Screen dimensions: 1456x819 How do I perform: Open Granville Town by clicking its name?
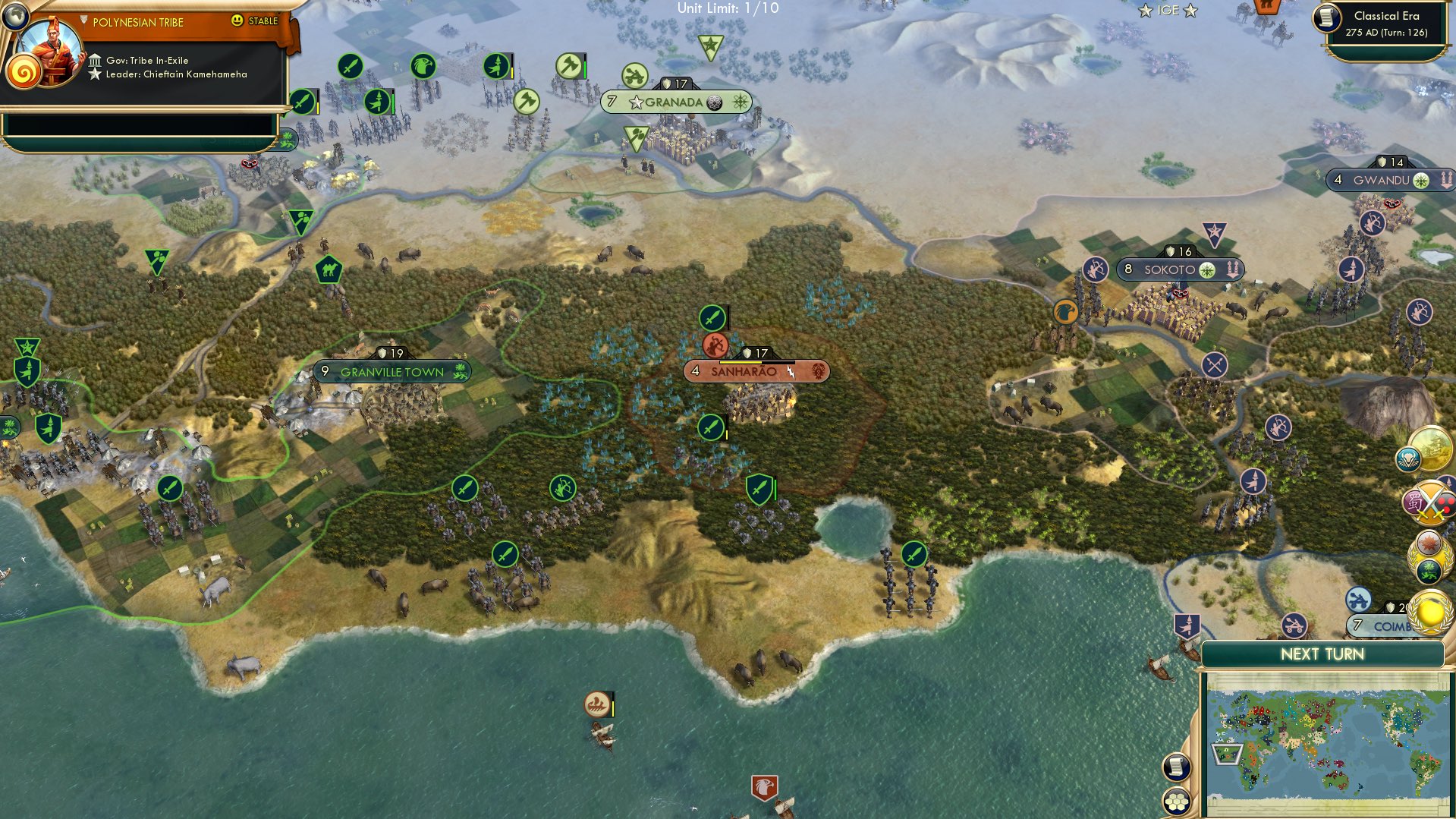tap(392, 372)
